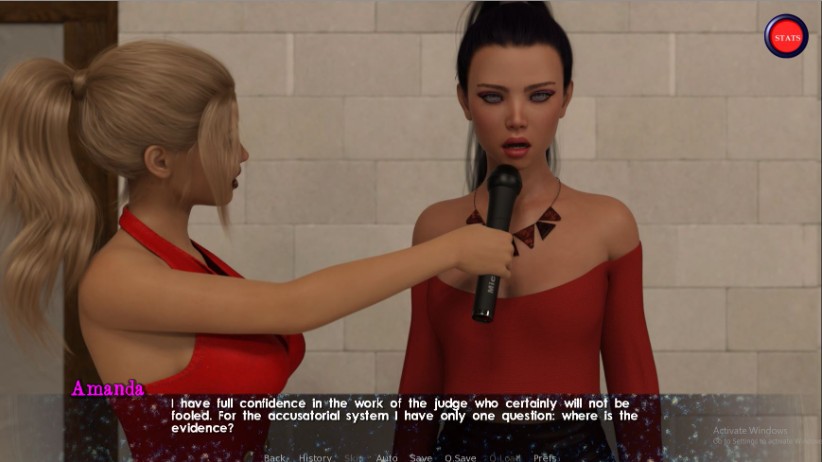Screen dimensions: 822x462
Task: Quick save with Q.Save
Action: click(460, 457)
